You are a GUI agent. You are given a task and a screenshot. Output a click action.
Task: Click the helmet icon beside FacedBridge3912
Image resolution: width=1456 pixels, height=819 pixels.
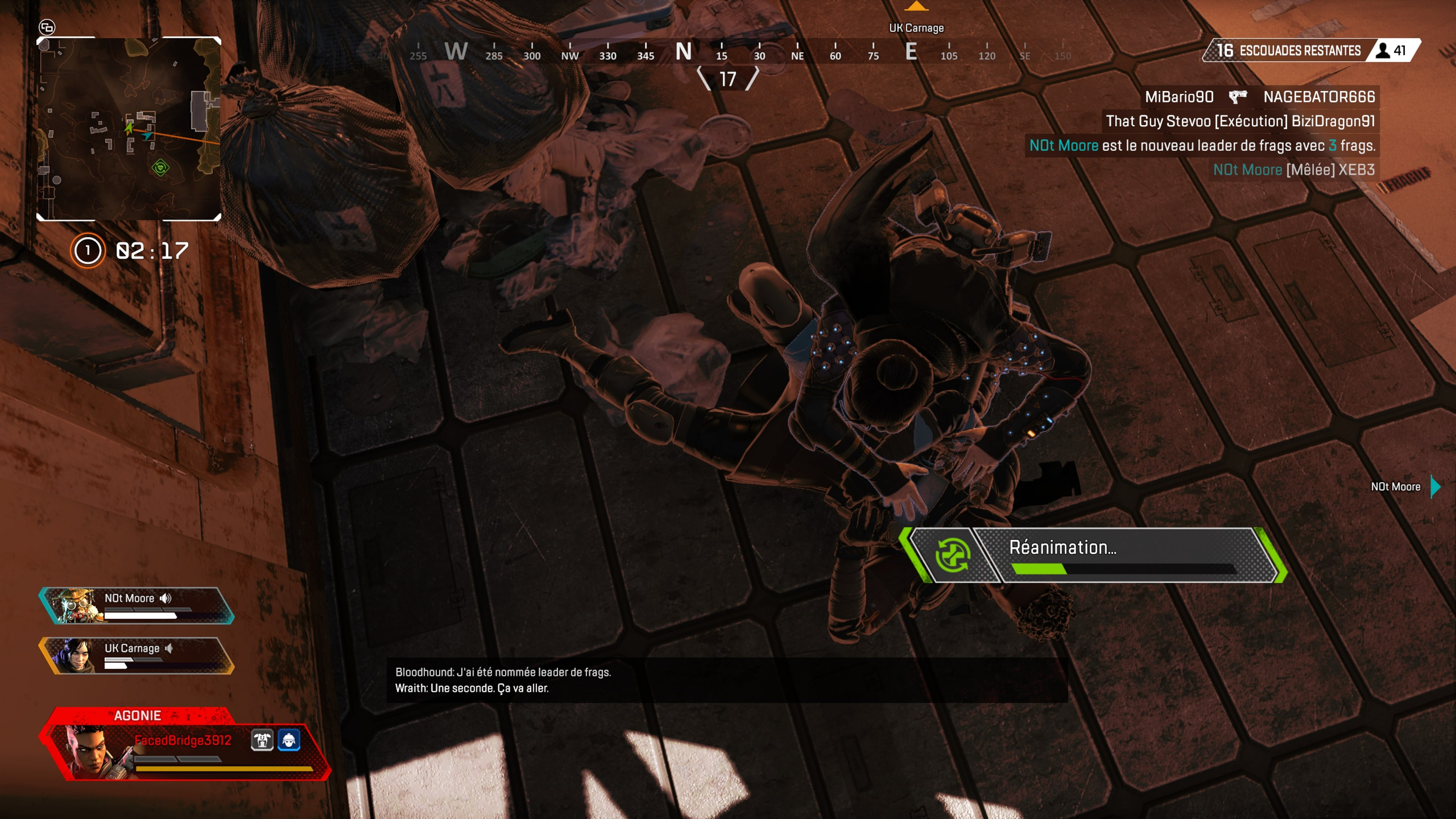[289, 740]
